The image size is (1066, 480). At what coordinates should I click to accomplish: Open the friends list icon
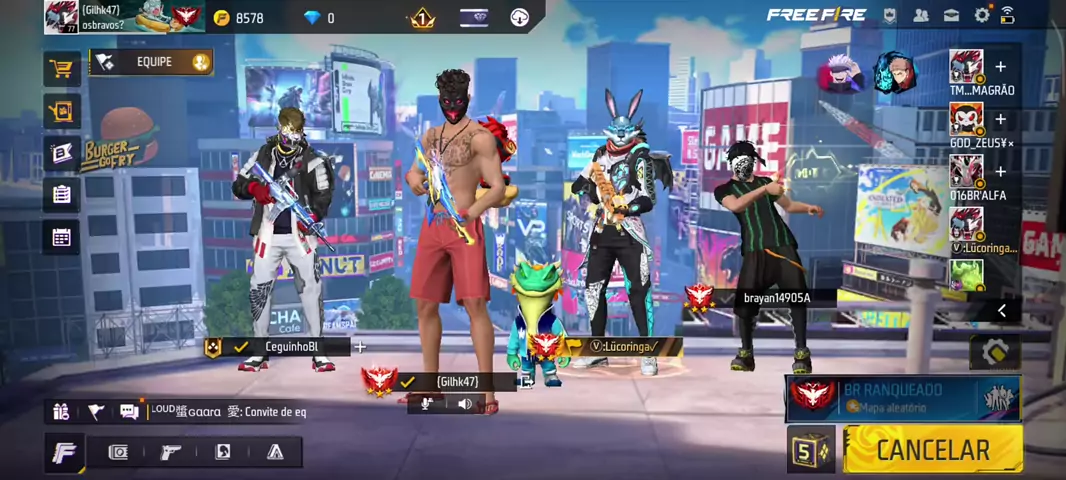pyautogui.click(x=920, y=15)
